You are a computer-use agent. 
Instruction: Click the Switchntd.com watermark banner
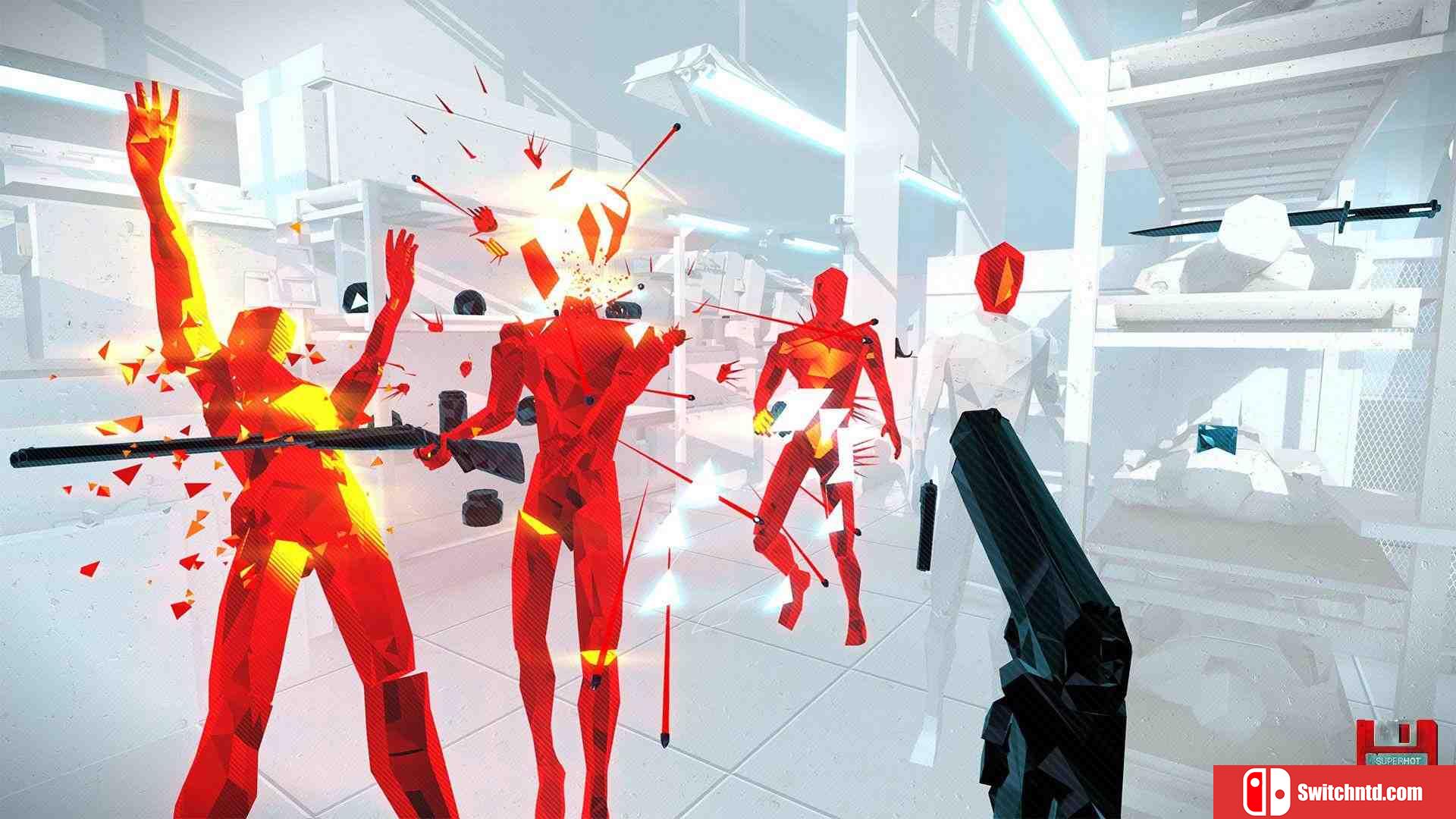[x=1334, y=792]
